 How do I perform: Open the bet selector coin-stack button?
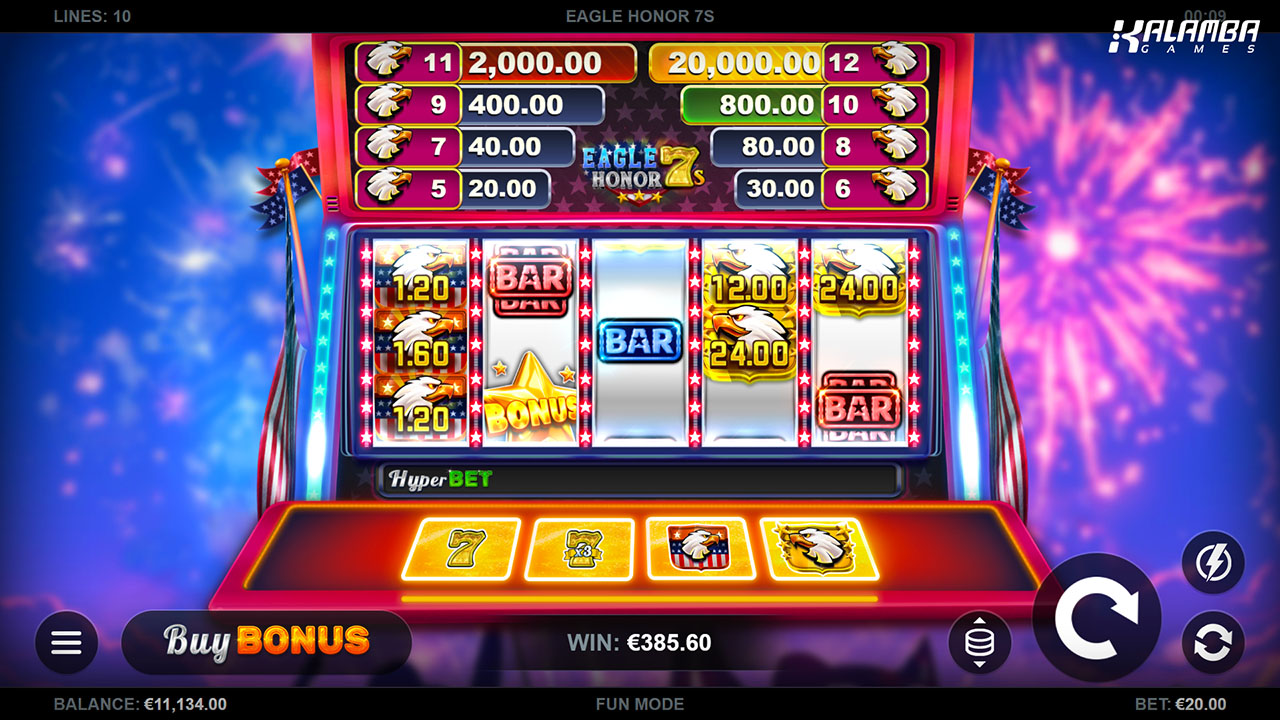[x=979, y=642]
